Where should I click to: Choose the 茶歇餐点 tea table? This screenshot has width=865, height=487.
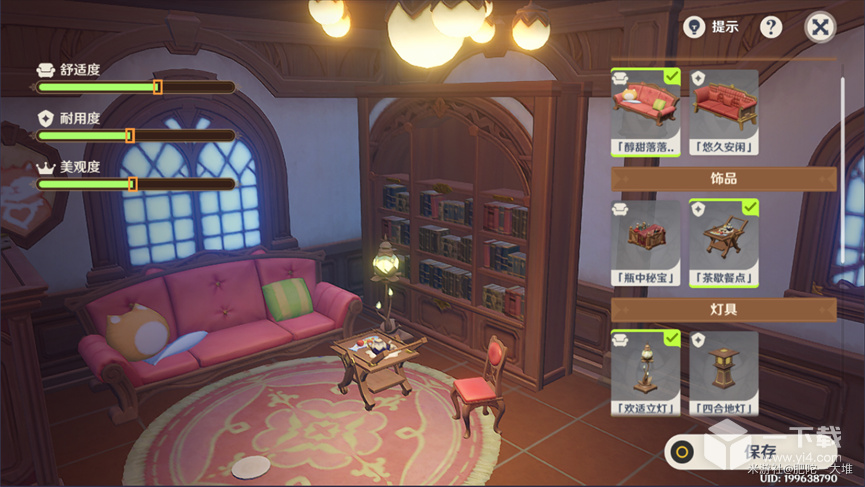(x=723, y=236)
